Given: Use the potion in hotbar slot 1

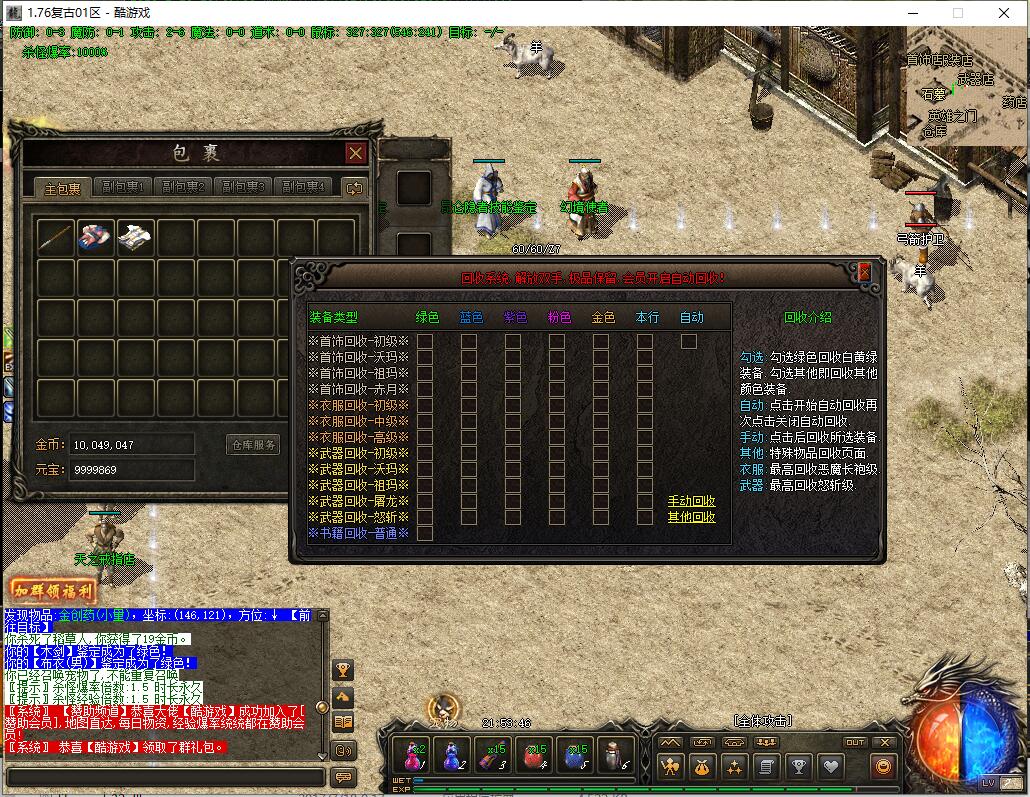Looking at the screenshot, I should click(x=412, y=754).
